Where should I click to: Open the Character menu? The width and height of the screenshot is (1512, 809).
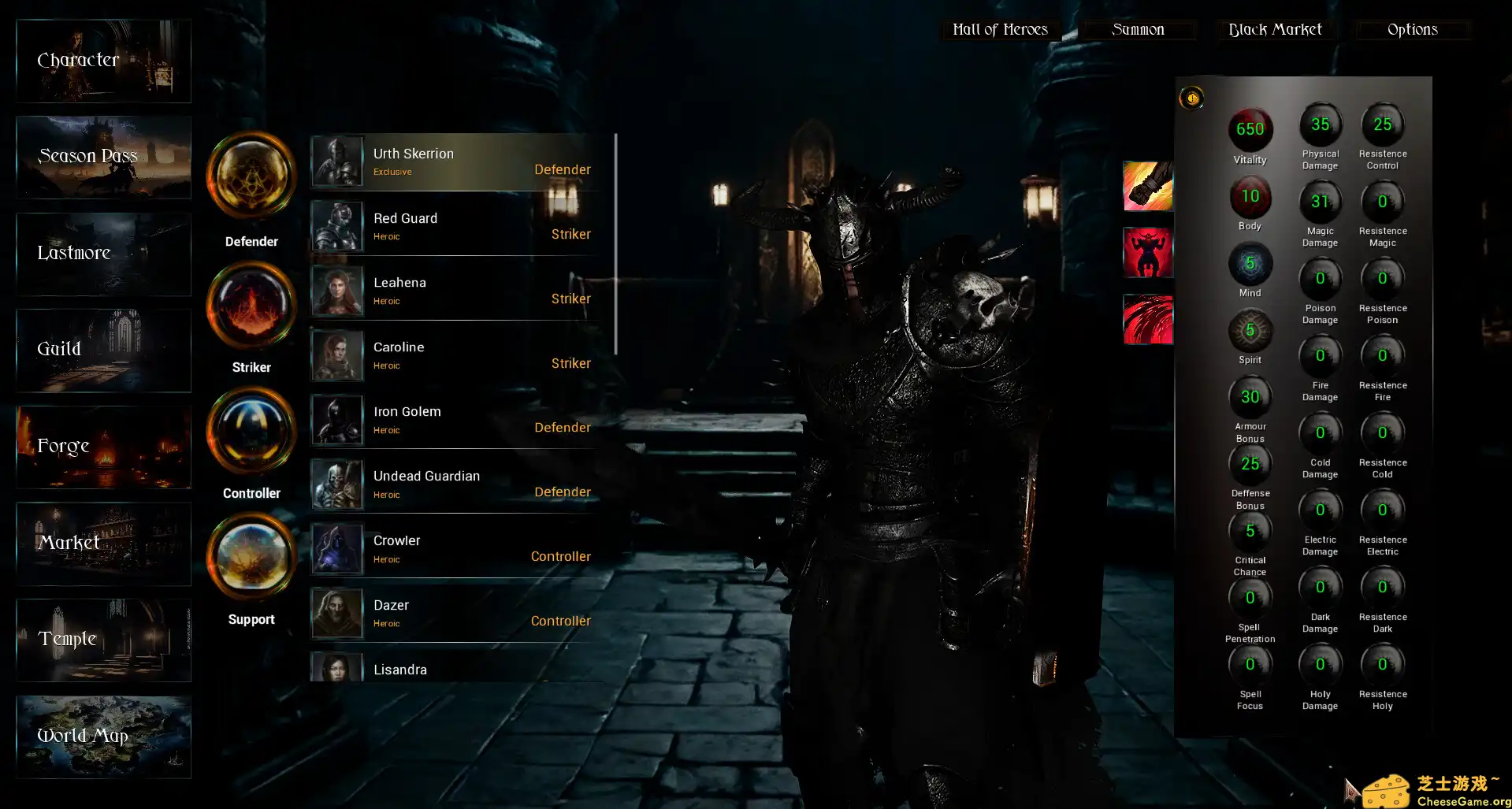(103, 61)
